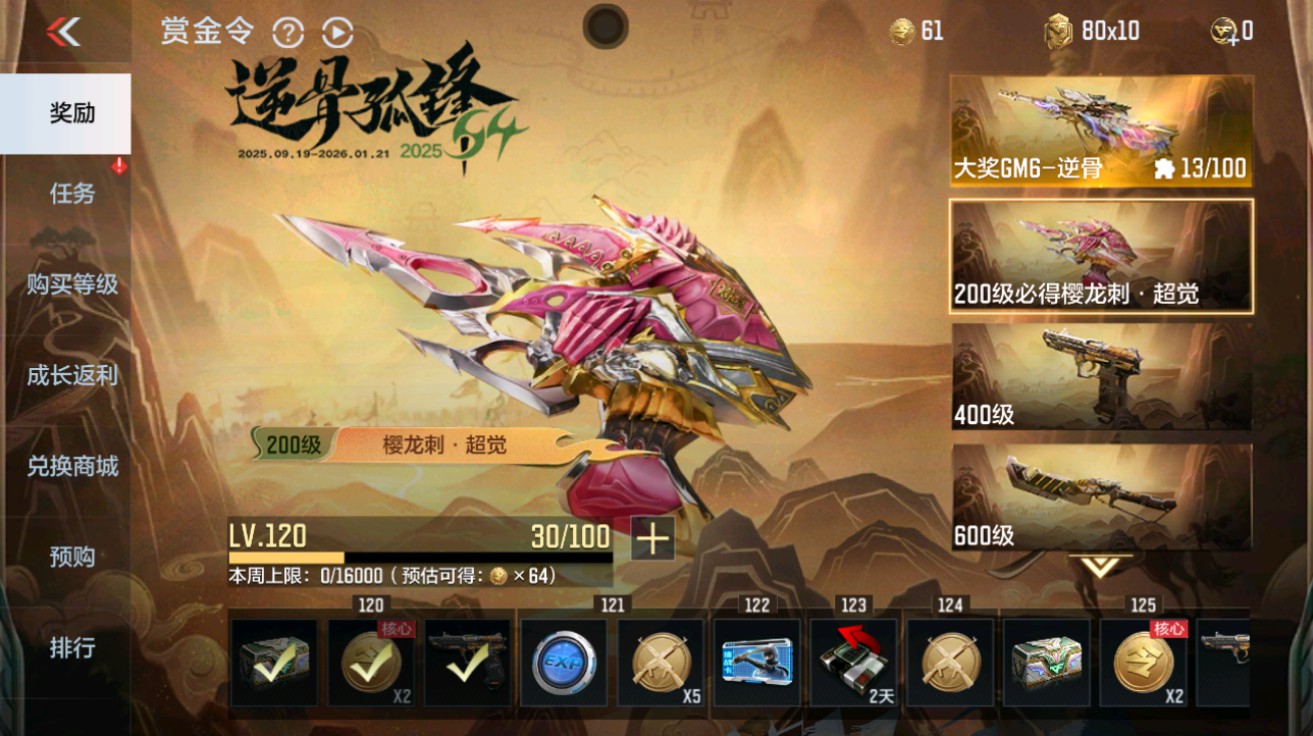Select the EXP orb reward at level 121
Screen dimensions: 1313x736
pyautogui.click(x=563, y=663)
